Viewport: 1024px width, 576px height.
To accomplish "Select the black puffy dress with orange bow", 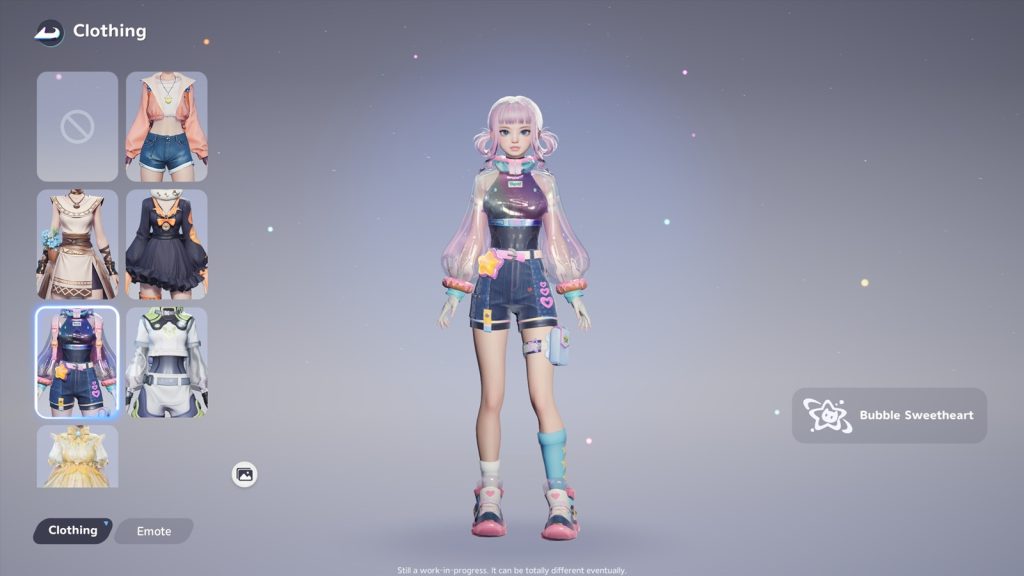I will point(166,244).
